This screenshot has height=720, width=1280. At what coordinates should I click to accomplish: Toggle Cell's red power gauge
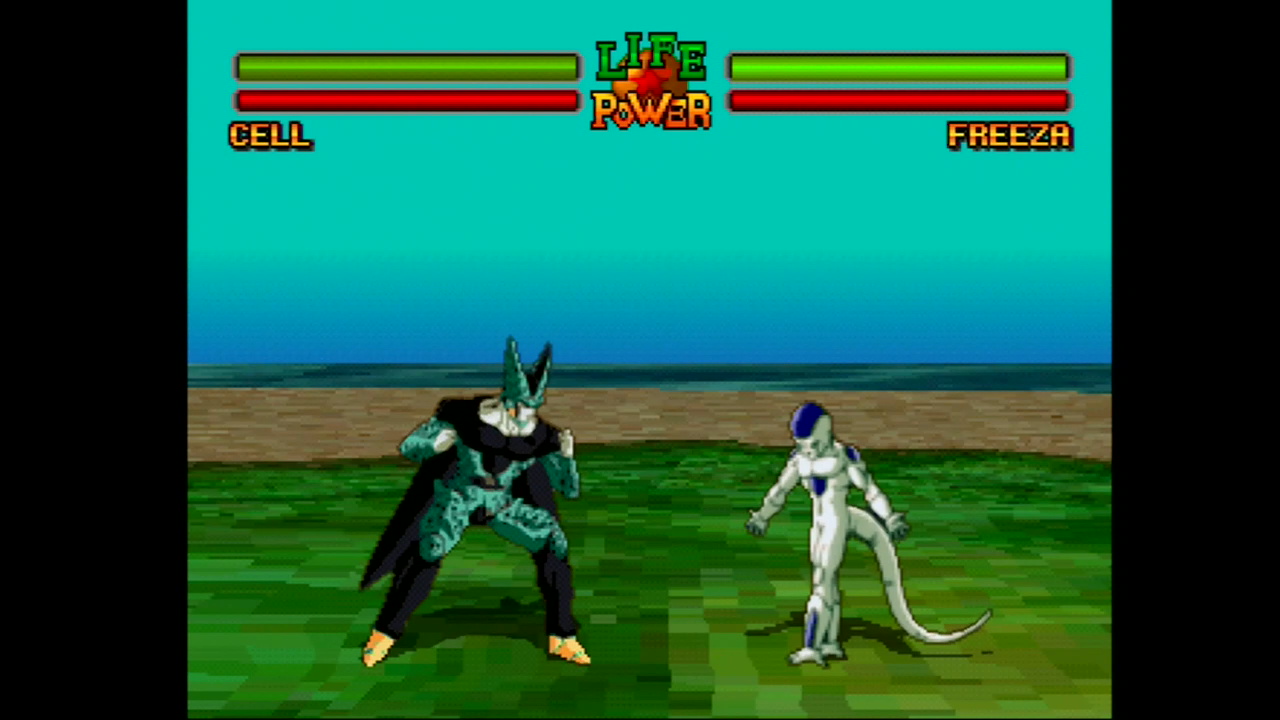pyautogui.click(x=407, y=100)
